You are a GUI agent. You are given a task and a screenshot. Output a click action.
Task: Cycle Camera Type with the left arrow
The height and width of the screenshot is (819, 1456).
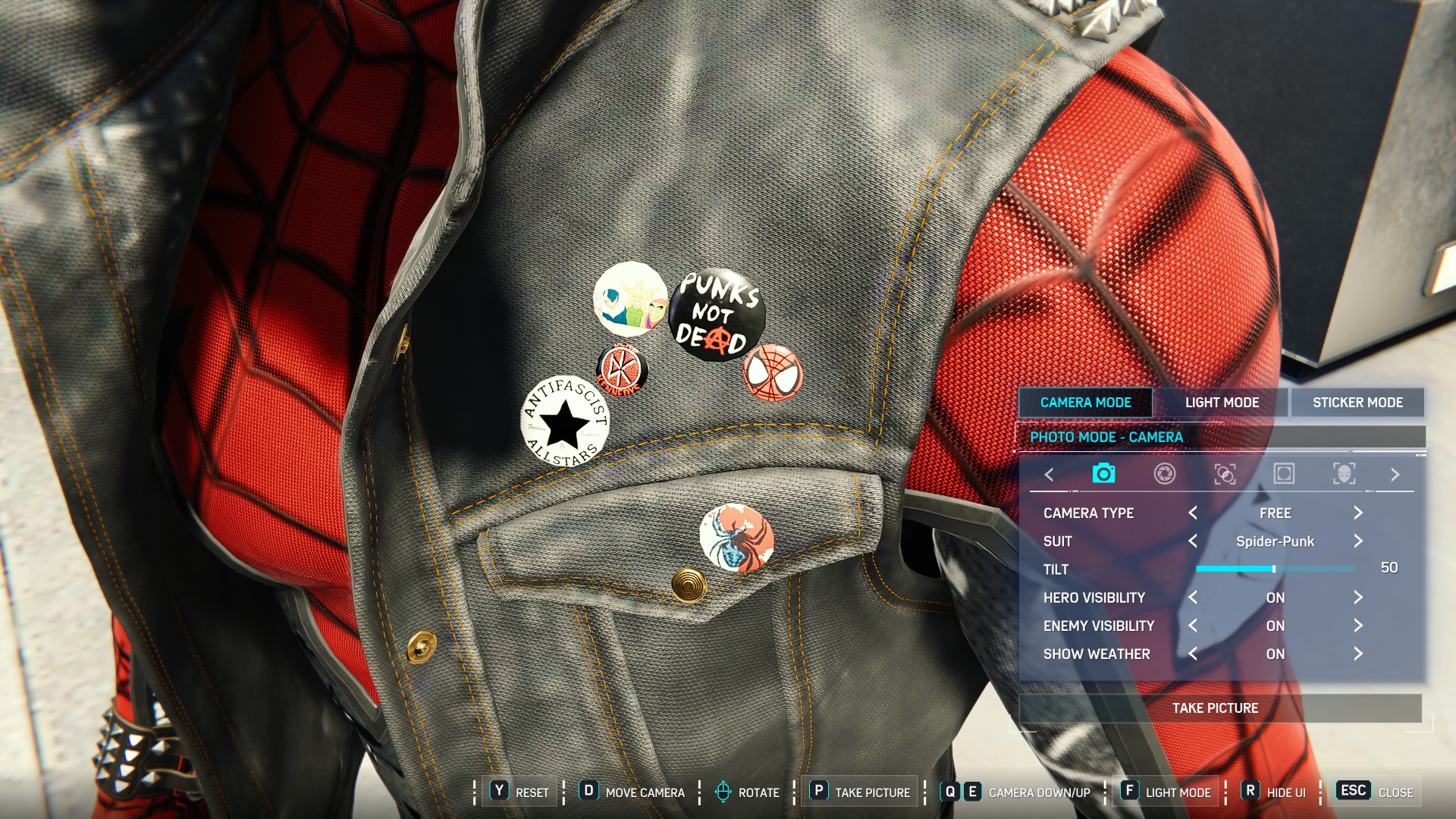pyautogui.click(x=1193, y=513)
